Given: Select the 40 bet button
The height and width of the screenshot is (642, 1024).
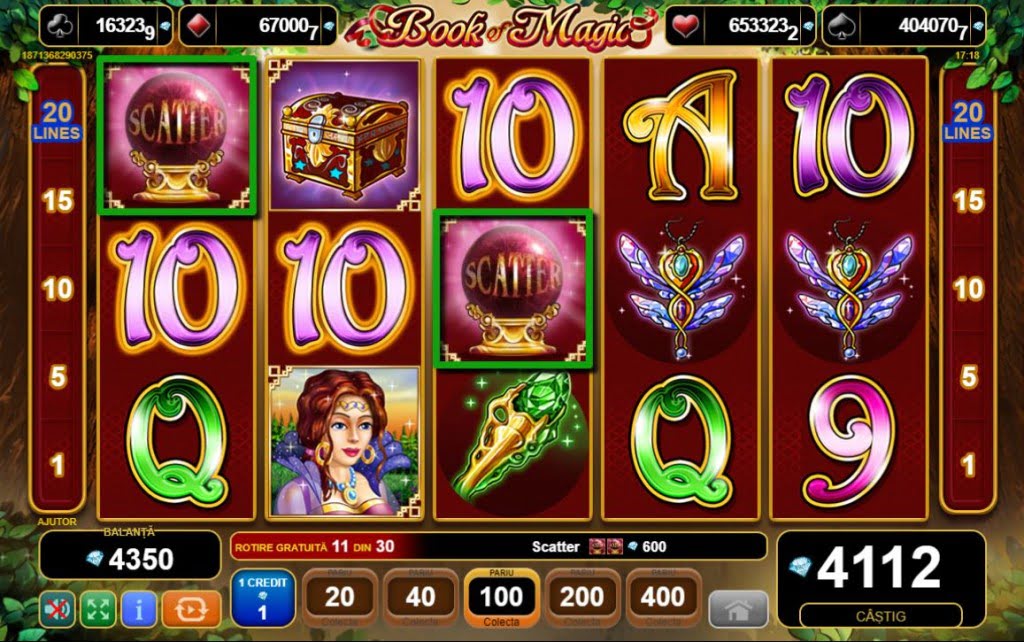Looking at the screenshot, I should click(421, 598).
